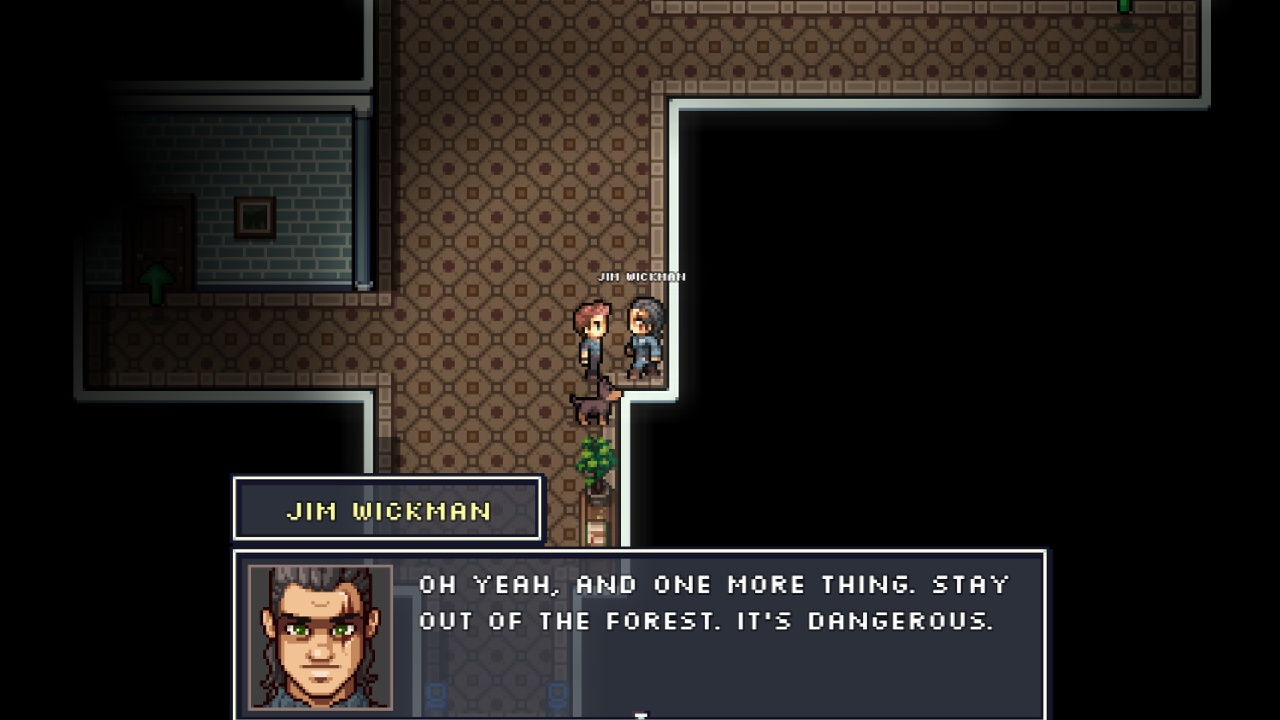Select the dog companion sprite

pos(592,400)
